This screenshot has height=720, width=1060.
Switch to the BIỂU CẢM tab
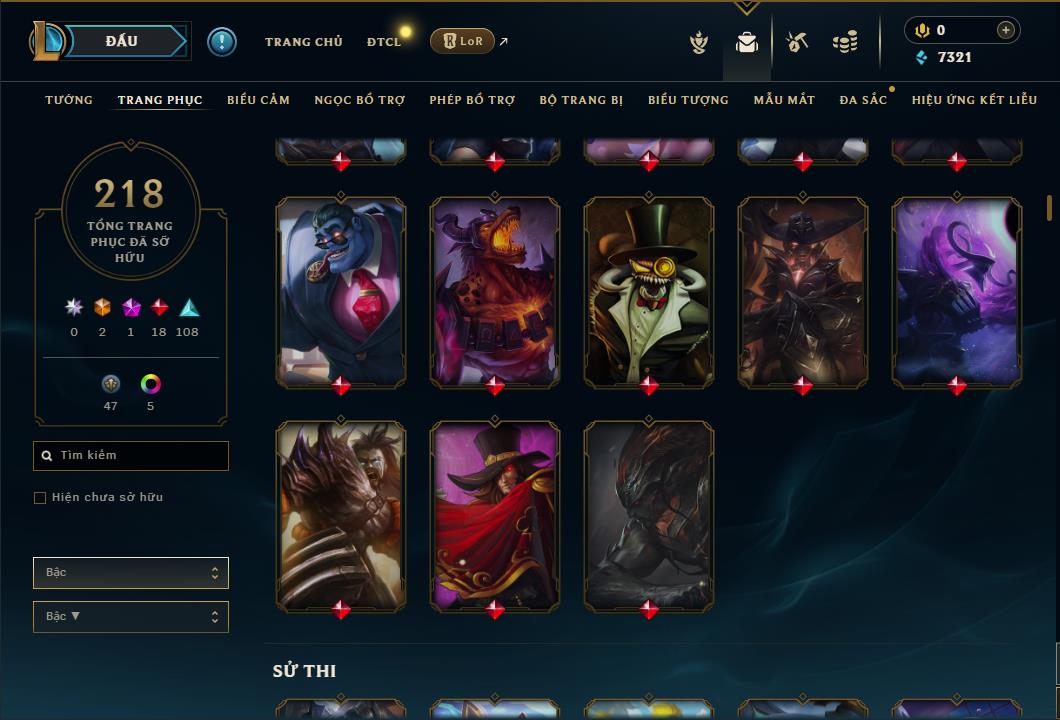click(258, 100)
